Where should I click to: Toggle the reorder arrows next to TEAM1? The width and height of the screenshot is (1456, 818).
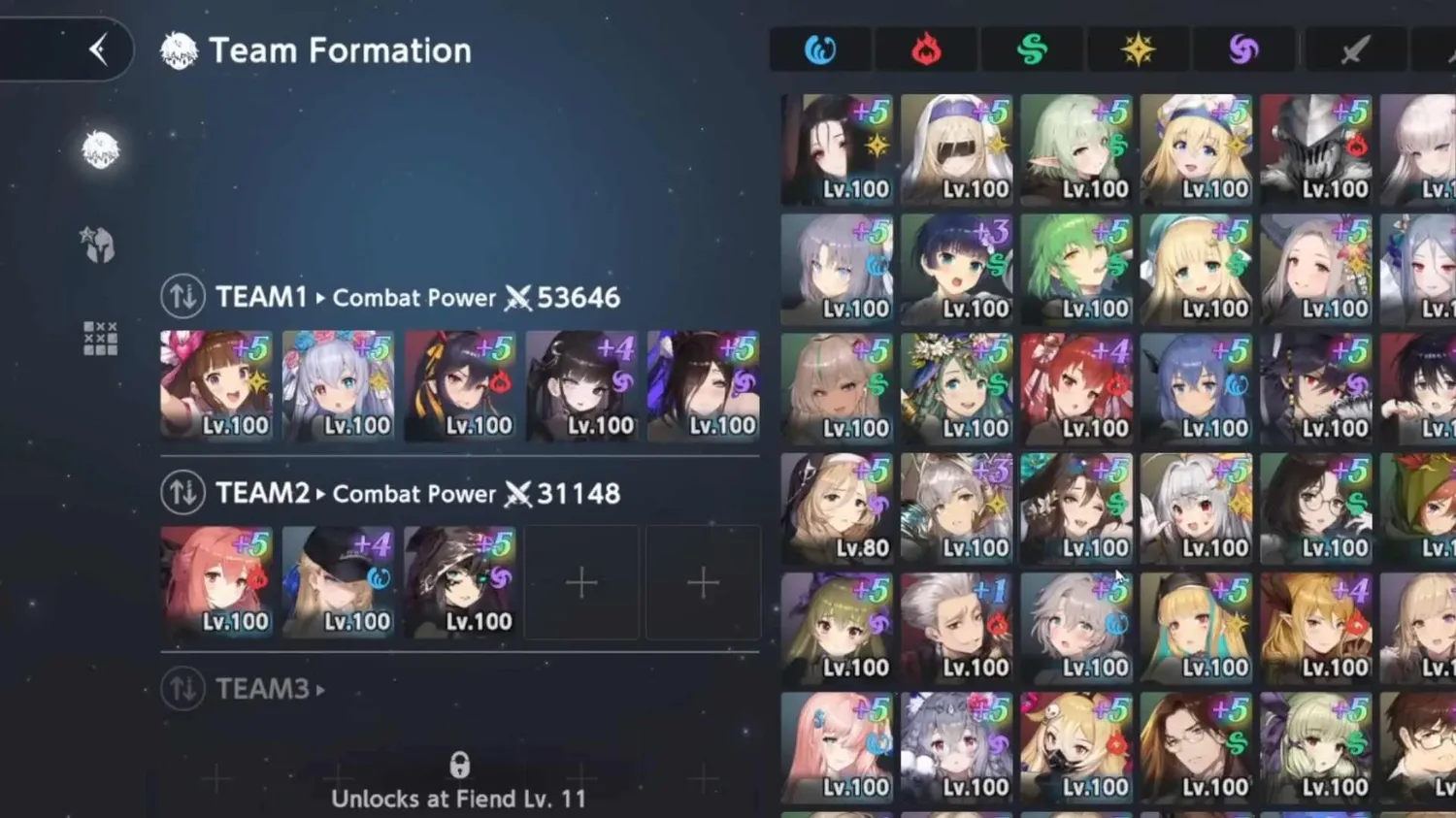coord(181,297)
